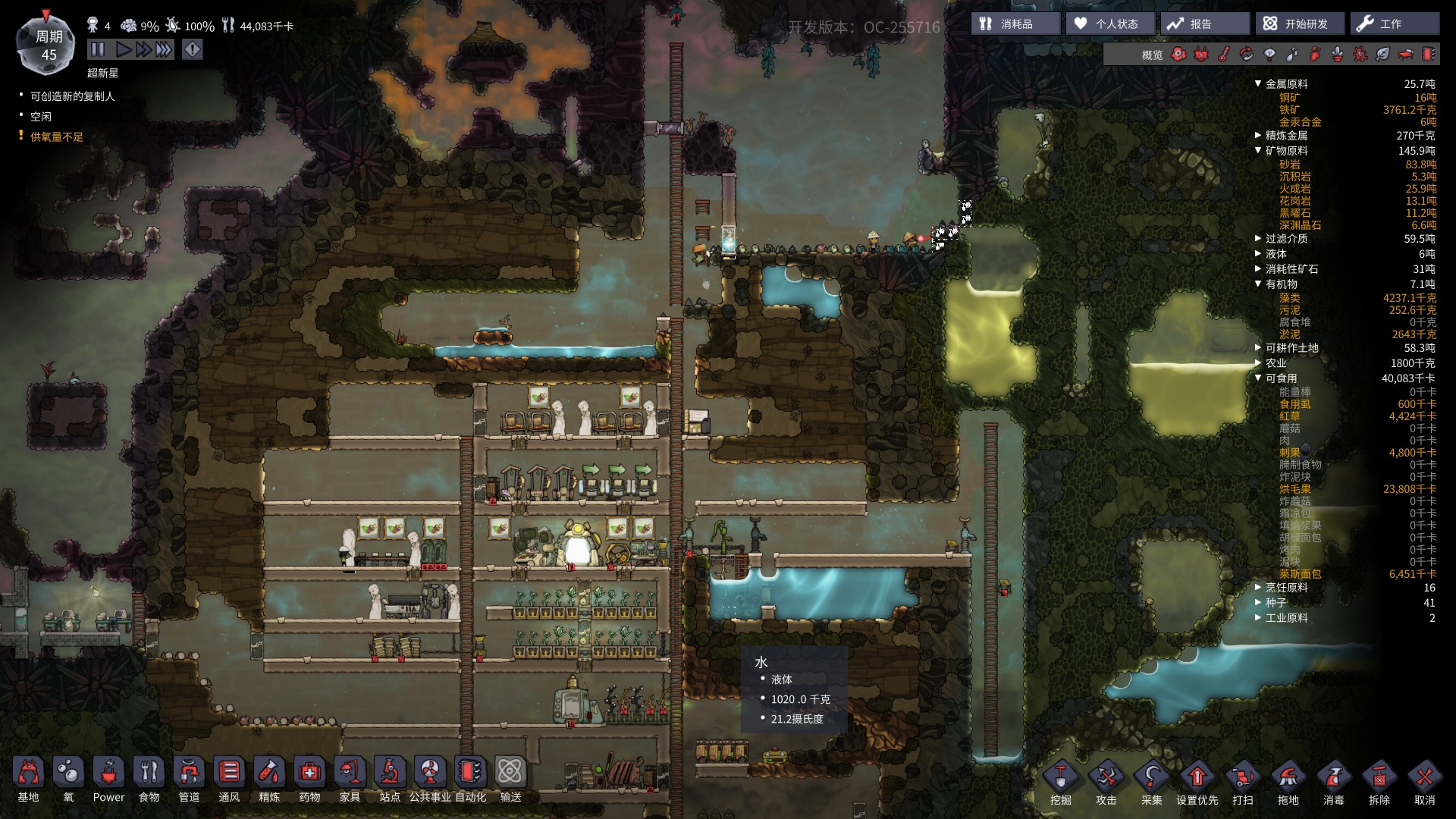Pause the game simulation
The image size is (1456, 819).
pyautogui.click(x=98, y=50)
